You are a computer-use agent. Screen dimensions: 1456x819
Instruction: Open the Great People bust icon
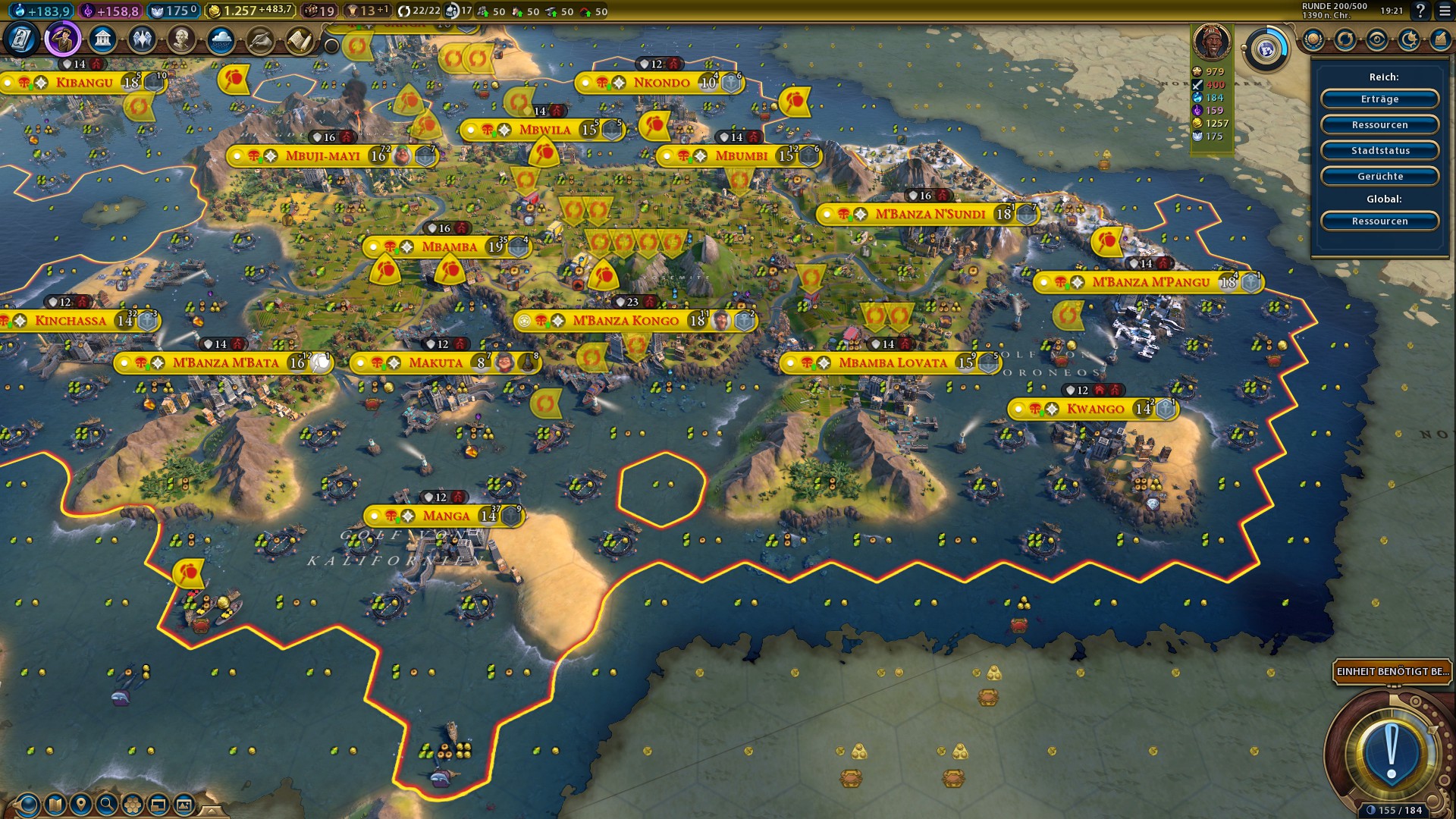coord(181,39)
